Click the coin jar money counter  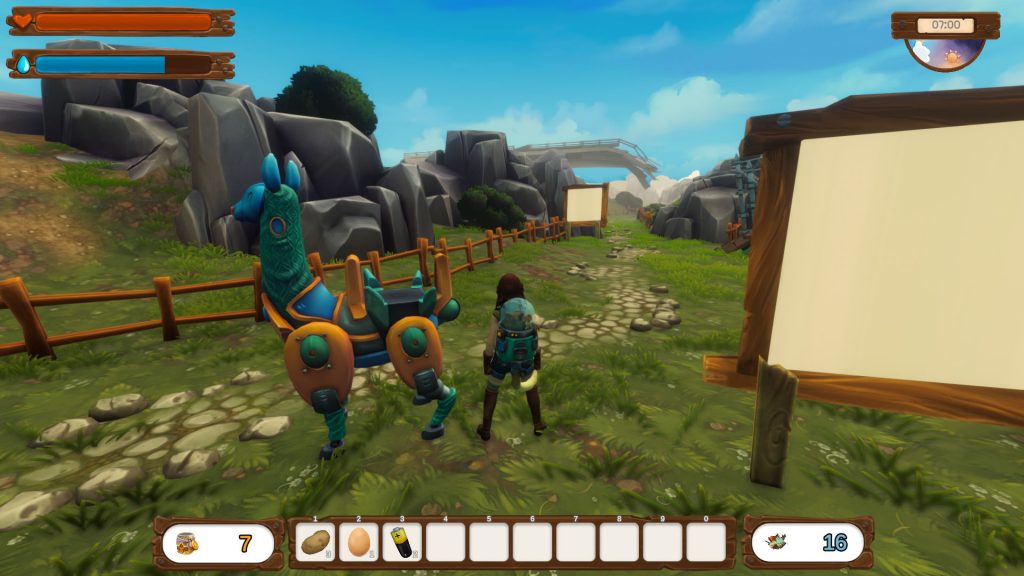click(218, 544)
